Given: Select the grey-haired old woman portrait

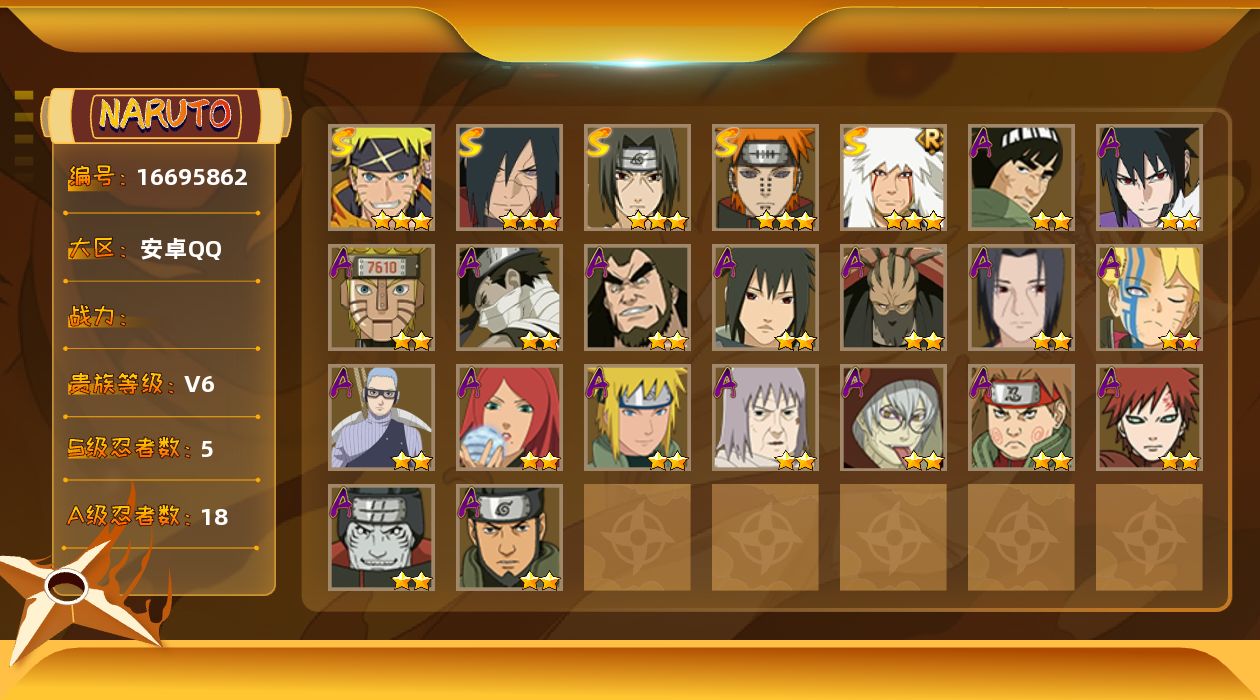Looking at the screenshot, I should pyautogui.click(x=765, y=418).
